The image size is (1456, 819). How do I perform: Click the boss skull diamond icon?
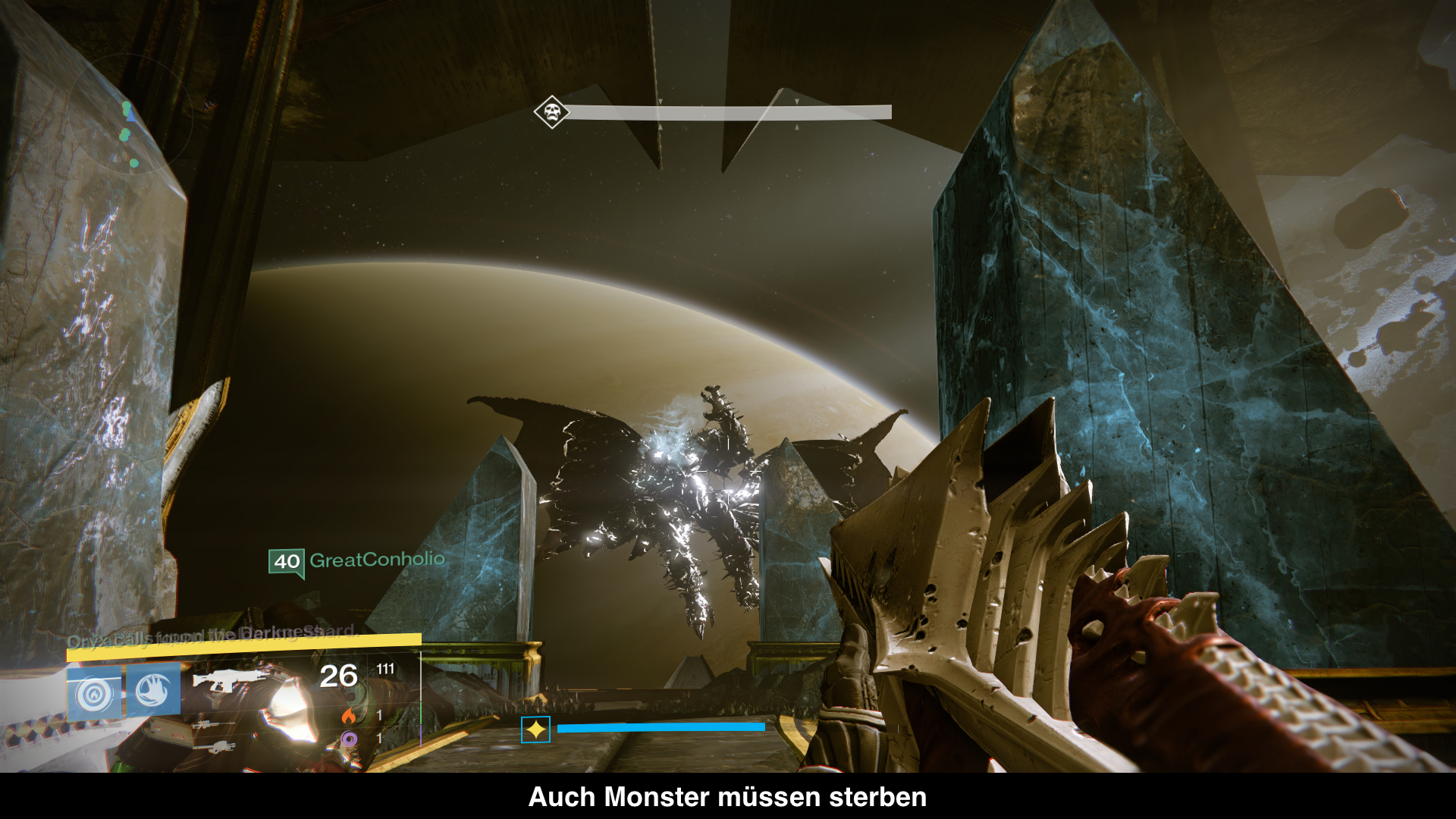click(x=551, y=112)
